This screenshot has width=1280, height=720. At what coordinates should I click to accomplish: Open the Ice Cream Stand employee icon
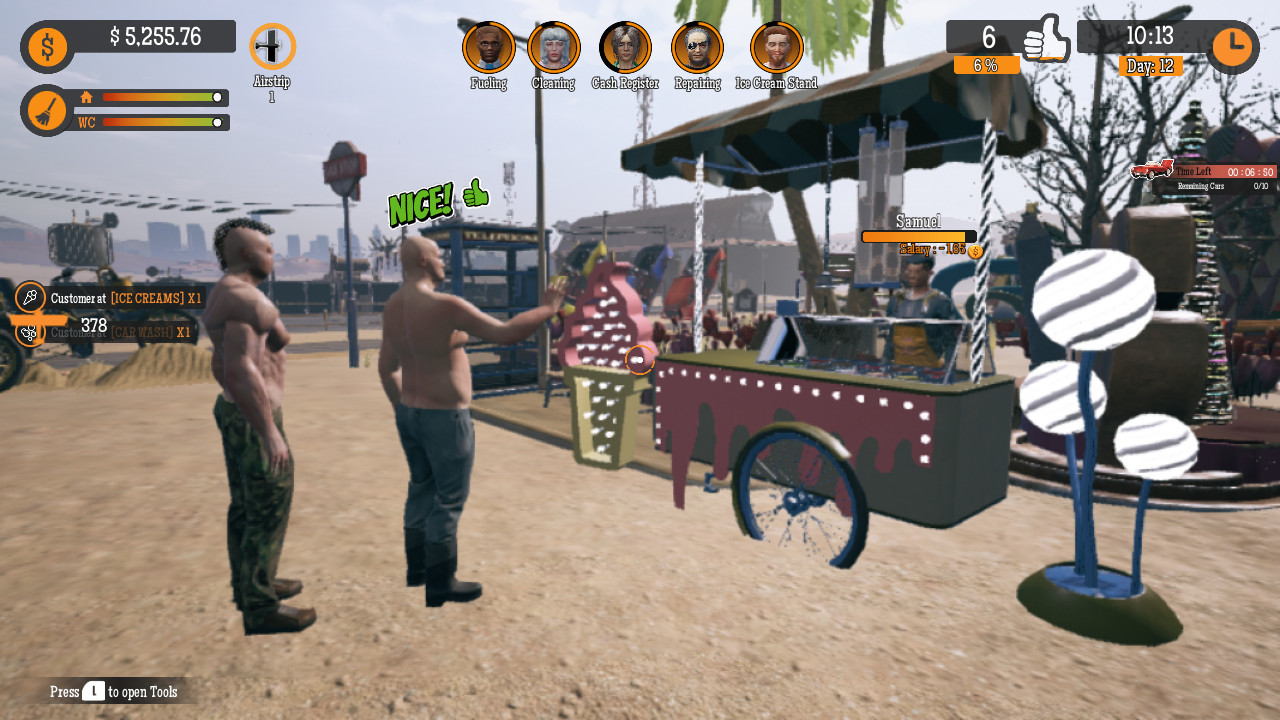point(777,46)
